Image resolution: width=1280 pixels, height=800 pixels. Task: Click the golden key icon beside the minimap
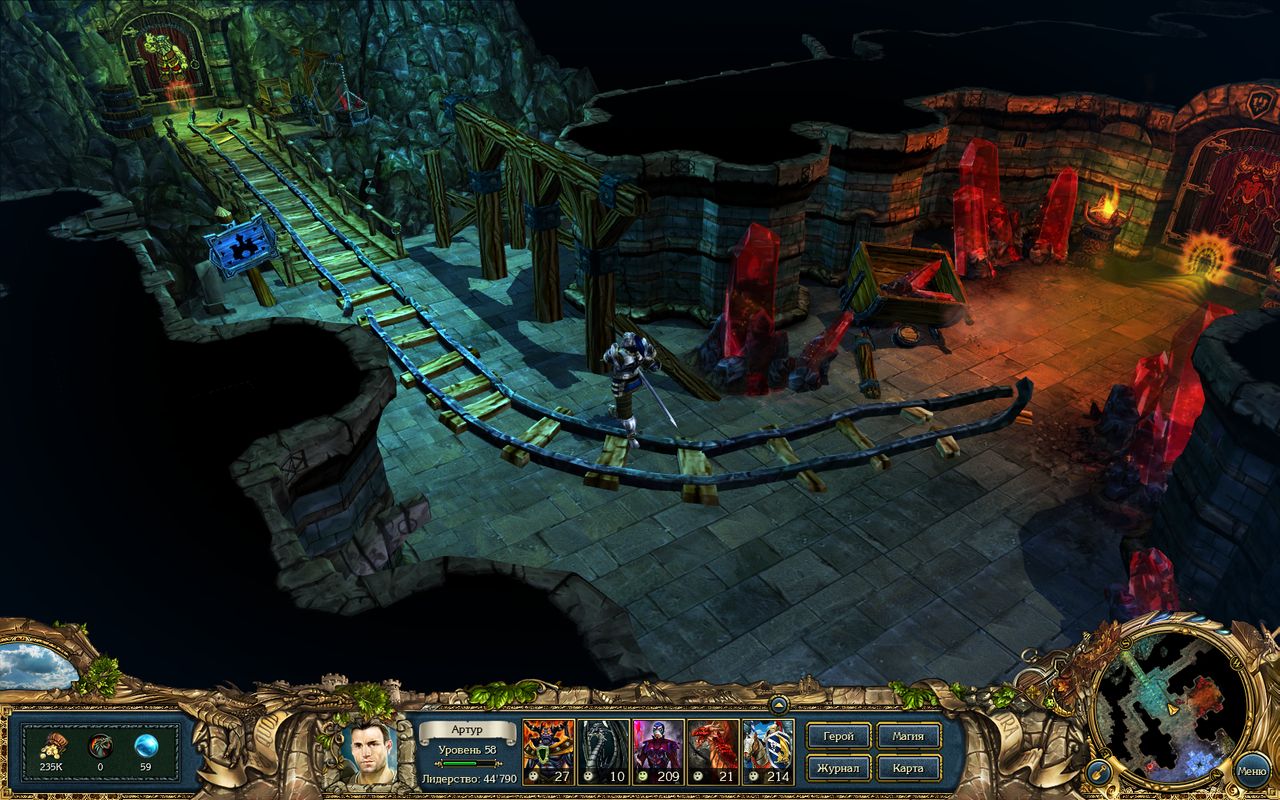coord(1100,772)
